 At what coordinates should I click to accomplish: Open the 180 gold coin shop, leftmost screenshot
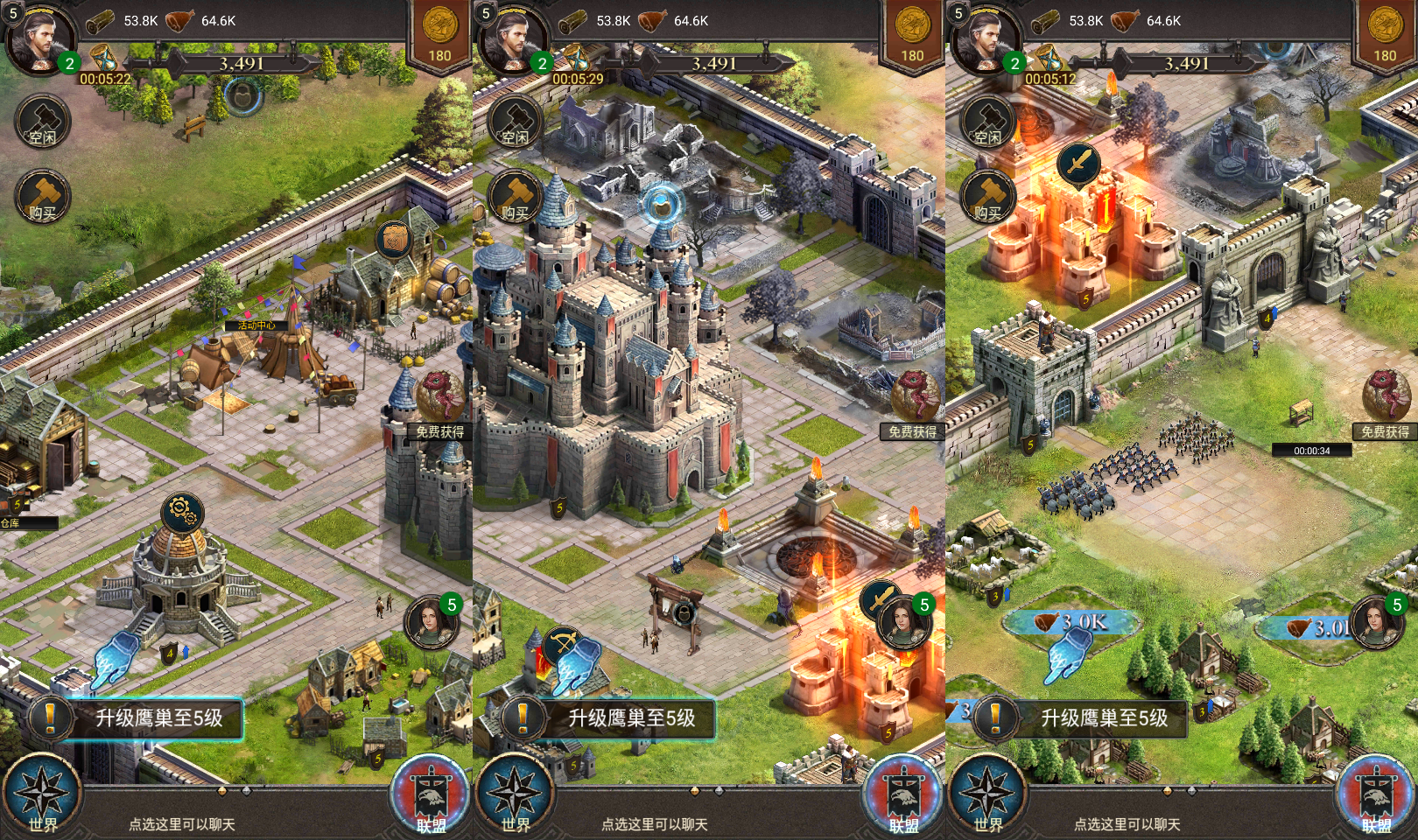[x=439, y=34]
